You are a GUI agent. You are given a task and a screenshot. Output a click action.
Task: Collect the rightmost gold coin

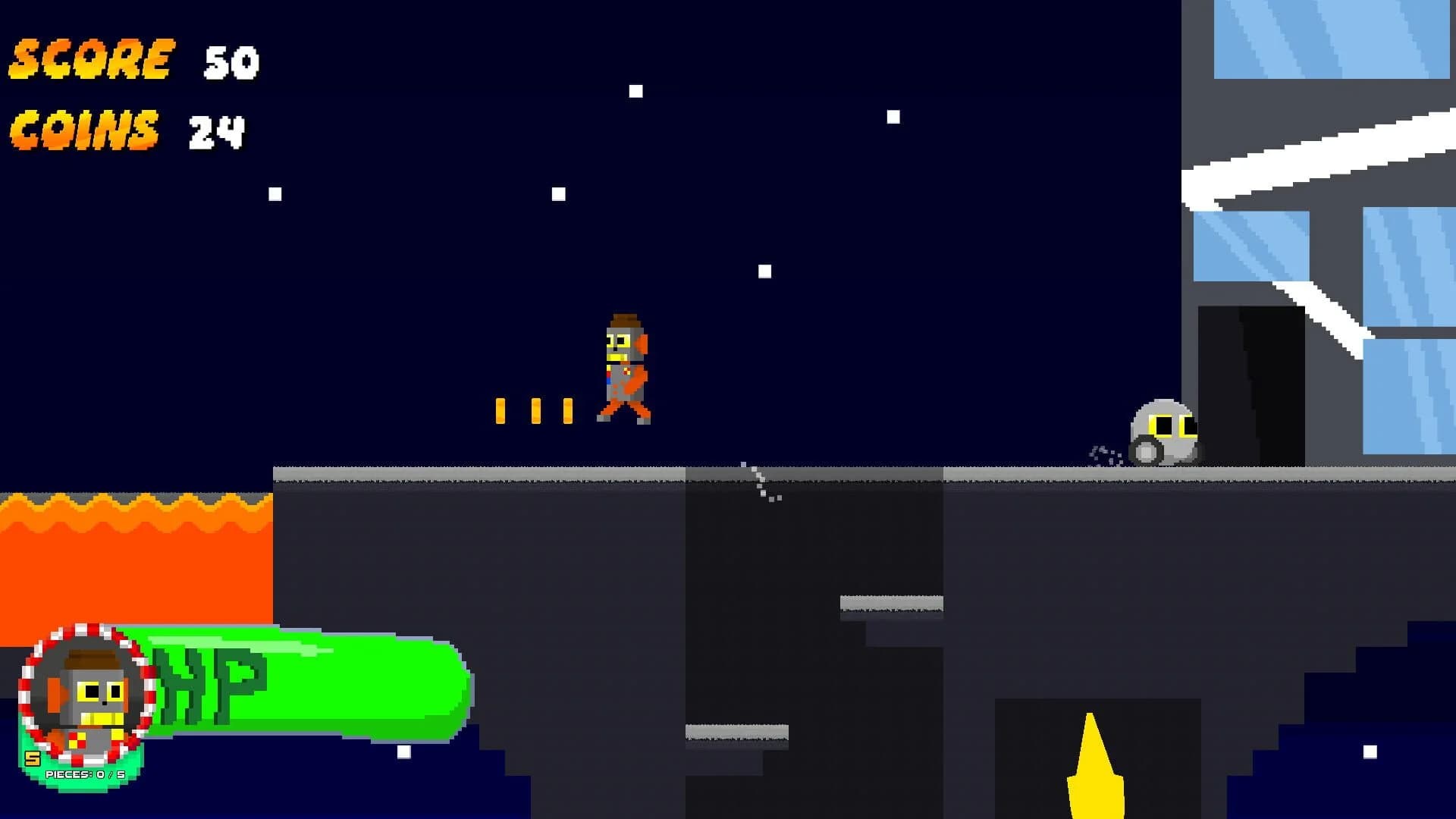[567, 409]
